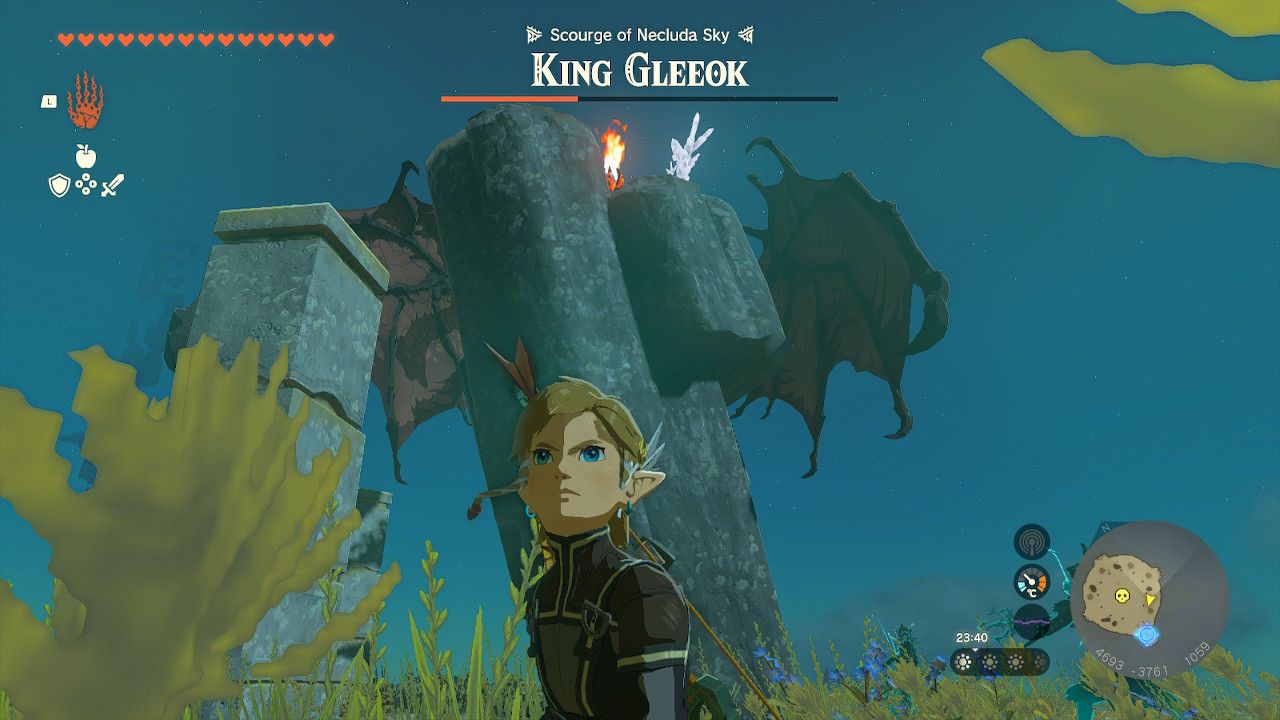The height and width of the screenshot is (720, 1280).
Task: Toggle the blue player position marker
Action: coord(1146,635)
